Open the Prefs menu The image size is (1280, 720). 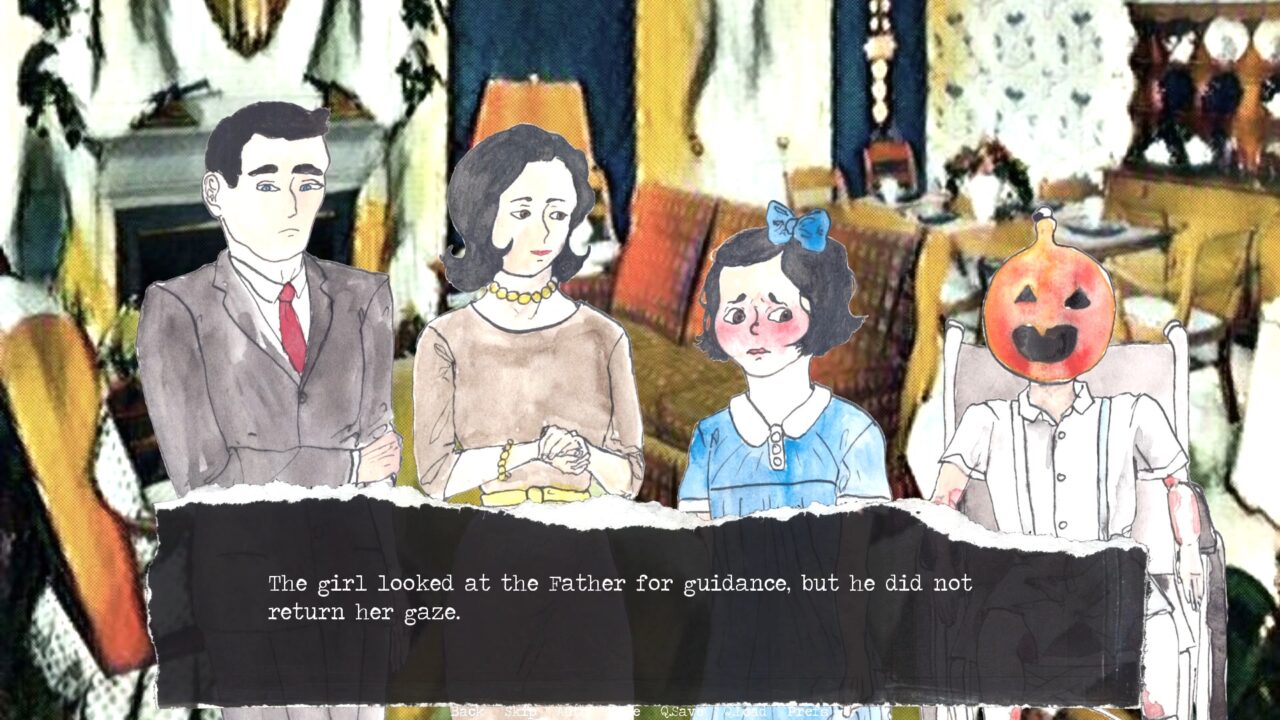[808, 712]
